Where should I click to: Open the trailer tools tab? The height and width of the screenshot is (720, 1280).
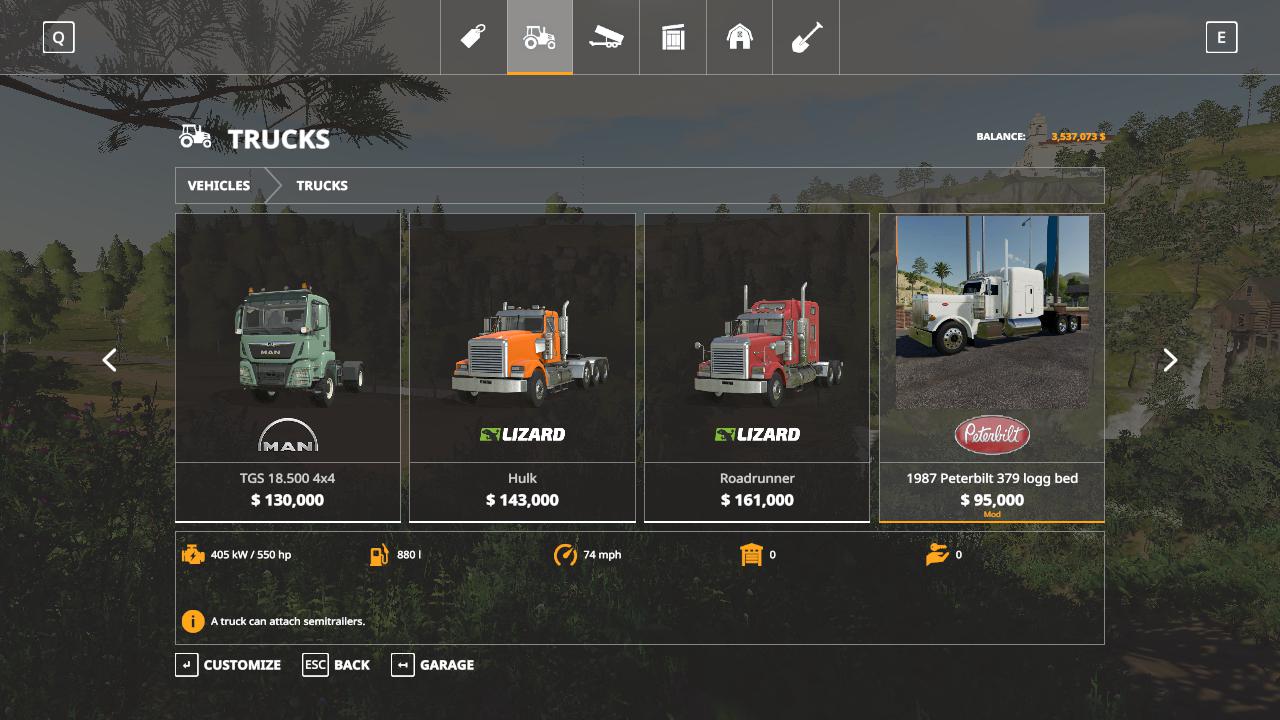[x=606, y=37]
